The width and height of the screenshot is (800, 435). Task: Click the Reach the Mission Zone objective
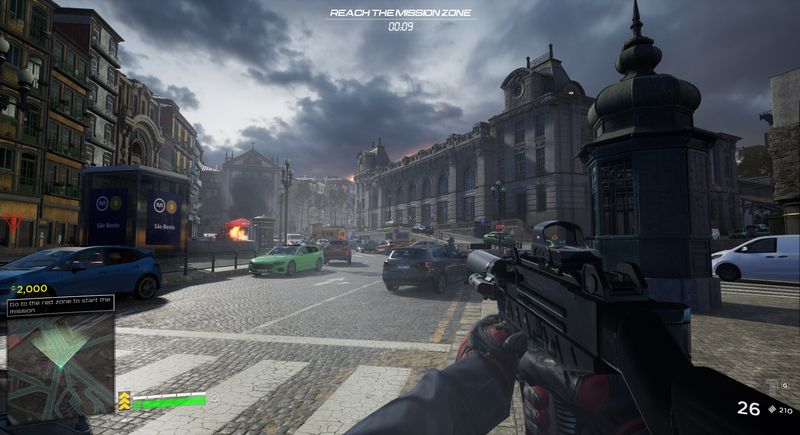coord(400,13)
